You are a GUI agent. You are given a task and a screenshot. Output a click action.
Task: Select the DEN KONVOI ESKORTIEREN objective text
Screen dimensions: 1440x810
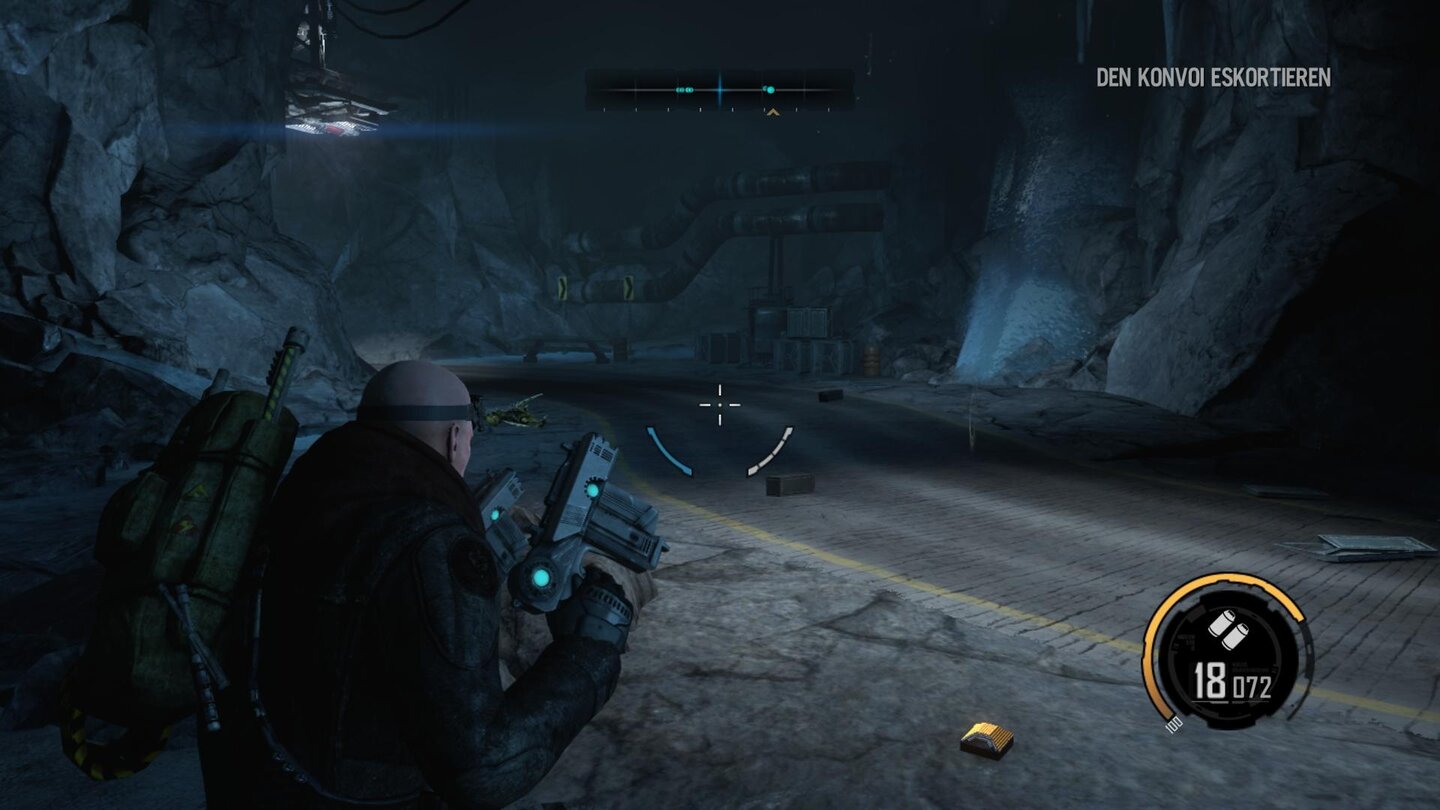(1212, 74)
